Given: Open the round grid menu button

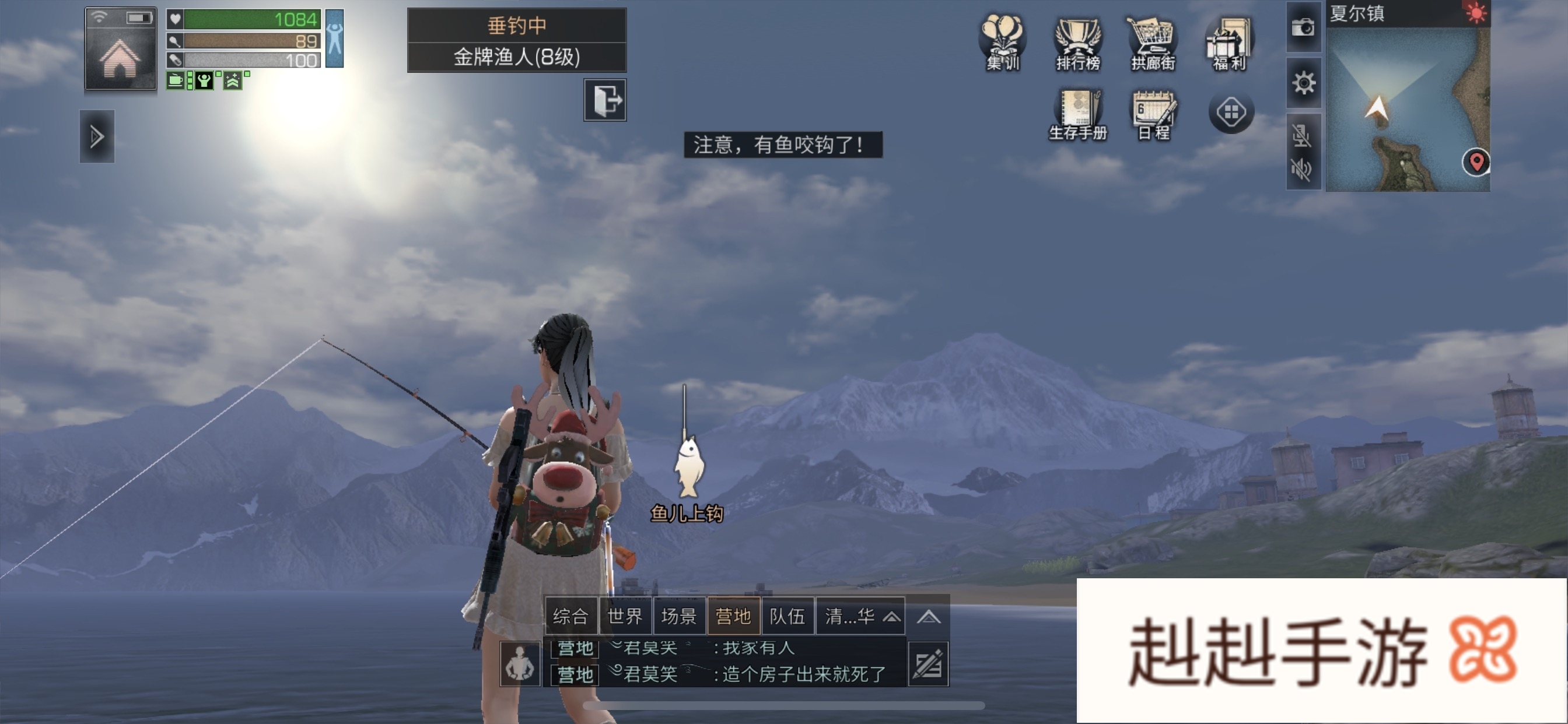Looking at the screenshot, I should 1231,113.
